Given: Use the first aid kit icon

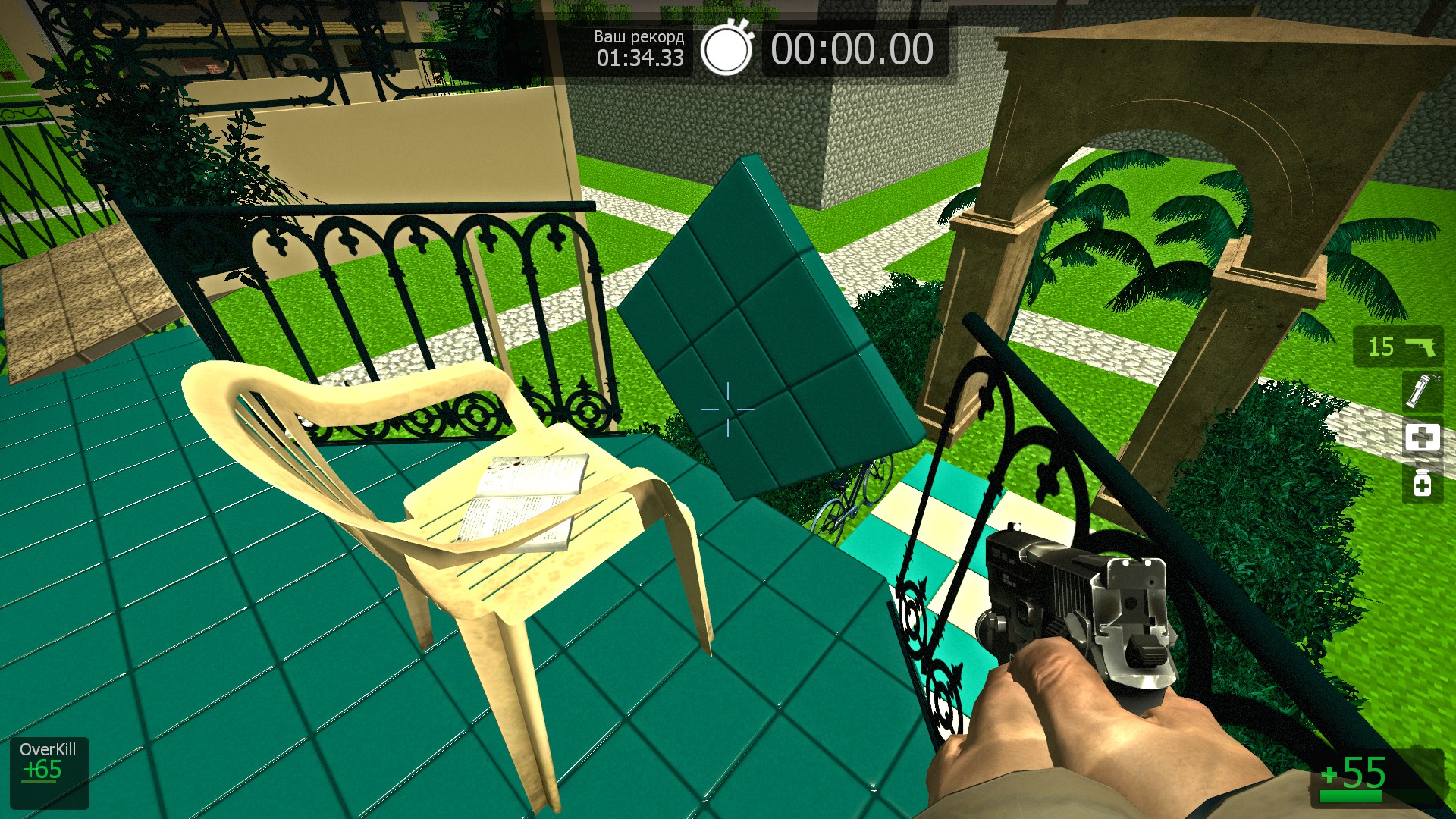Looking at the screenshot, I should pos(1422,438).
